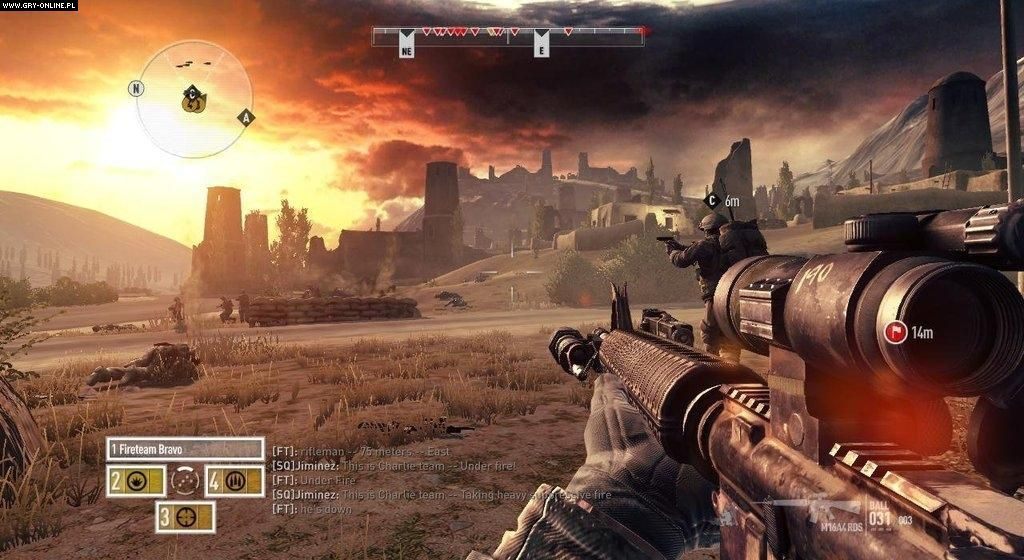Click the C squad marker above soldier

712,201
